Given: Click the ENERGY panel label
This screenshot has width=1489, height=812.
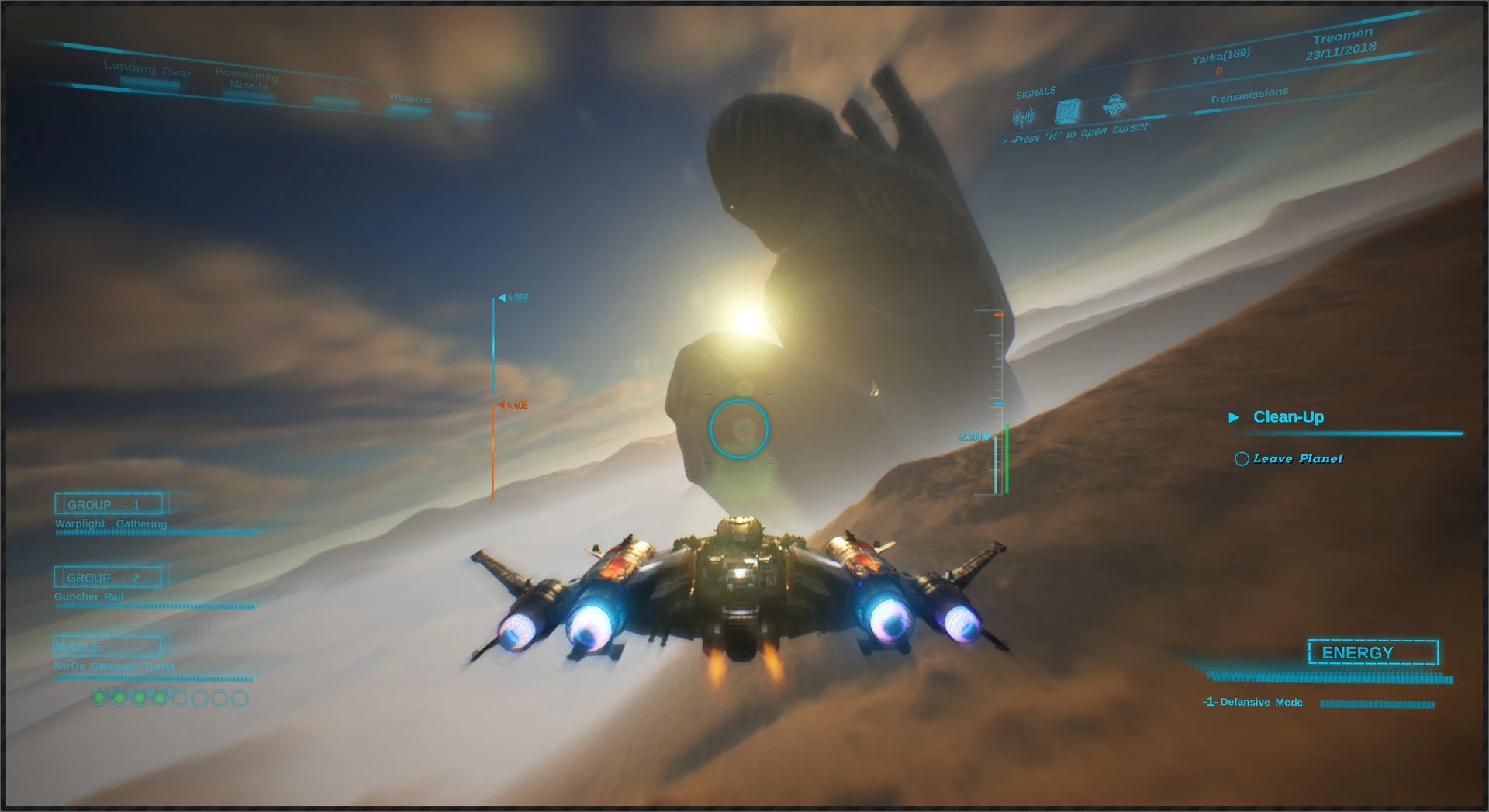Looking at the screenshot, I should tap(1373, 653).
